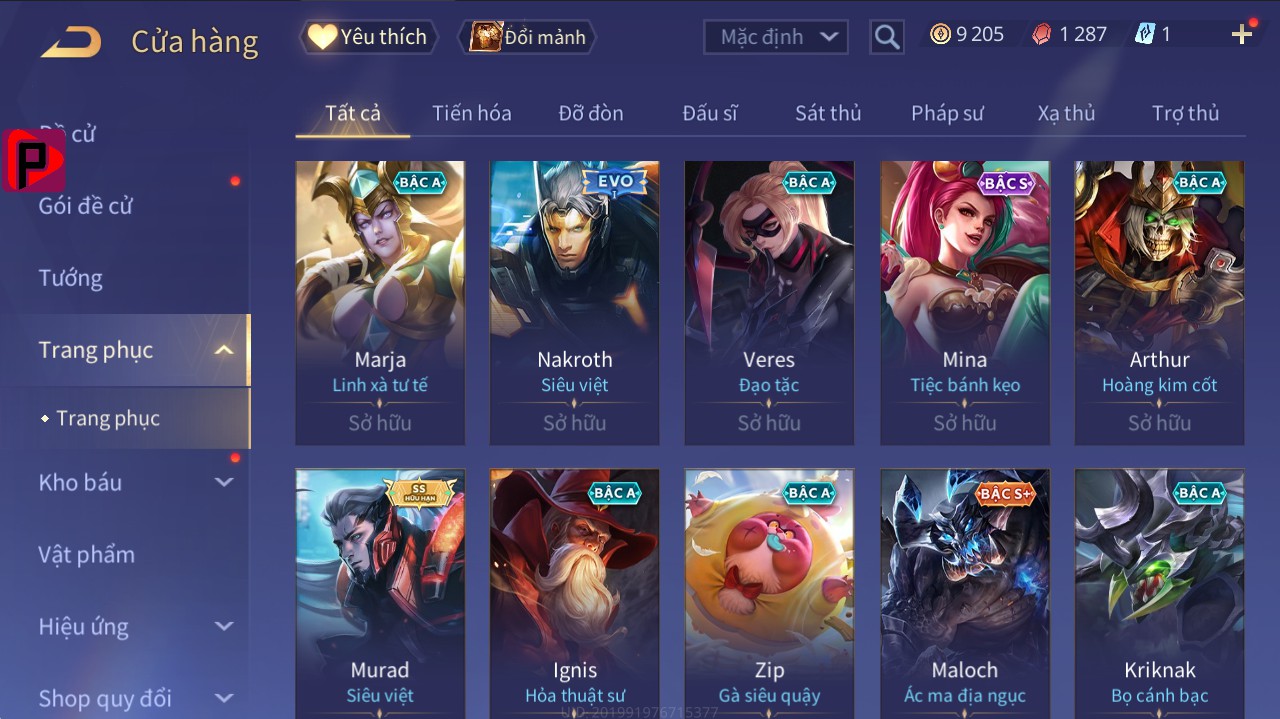Go back using the return arrow

click(x=70, y=42)
